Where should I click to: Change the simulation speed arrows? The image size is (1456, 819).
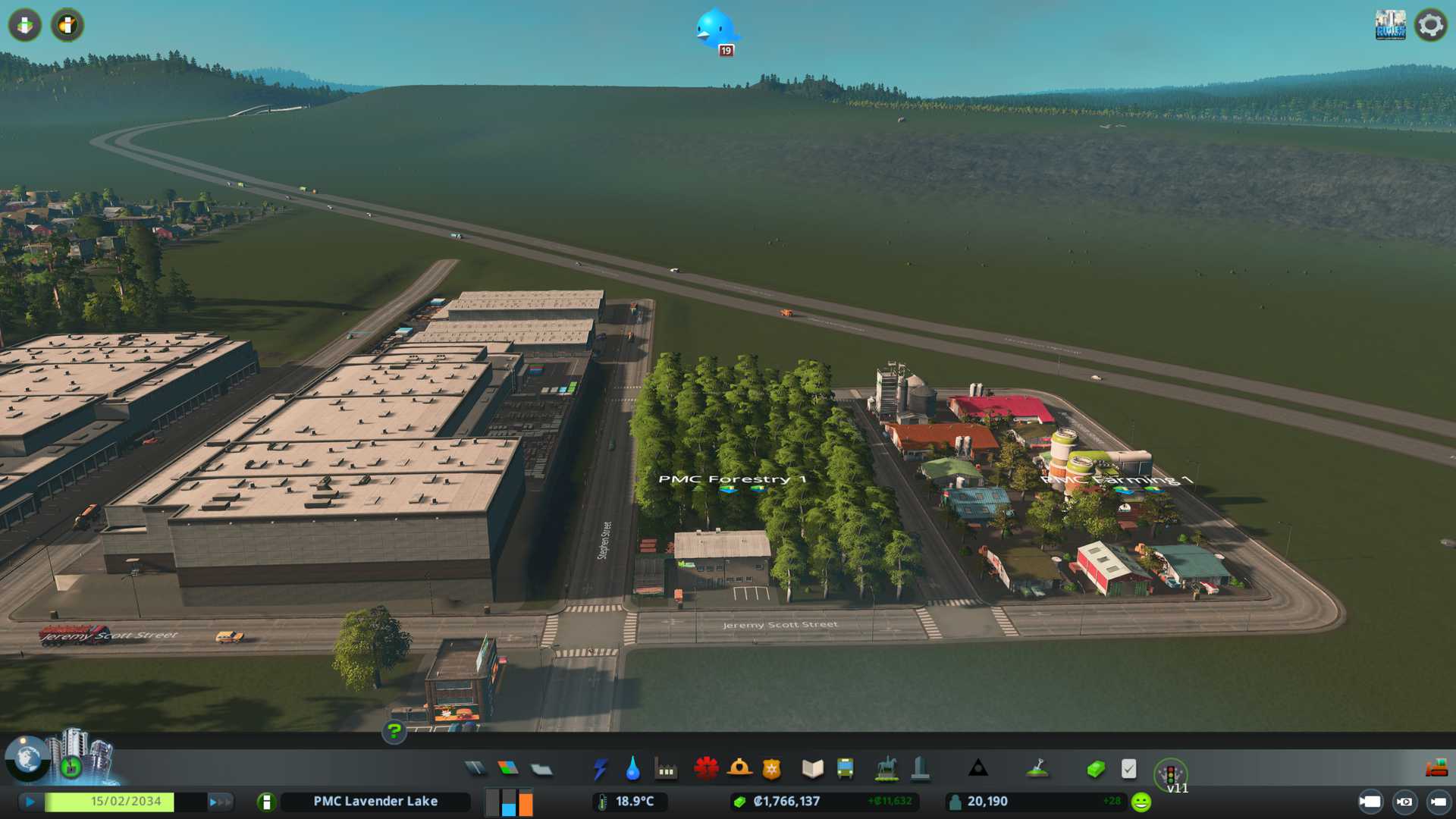[220, 802]
